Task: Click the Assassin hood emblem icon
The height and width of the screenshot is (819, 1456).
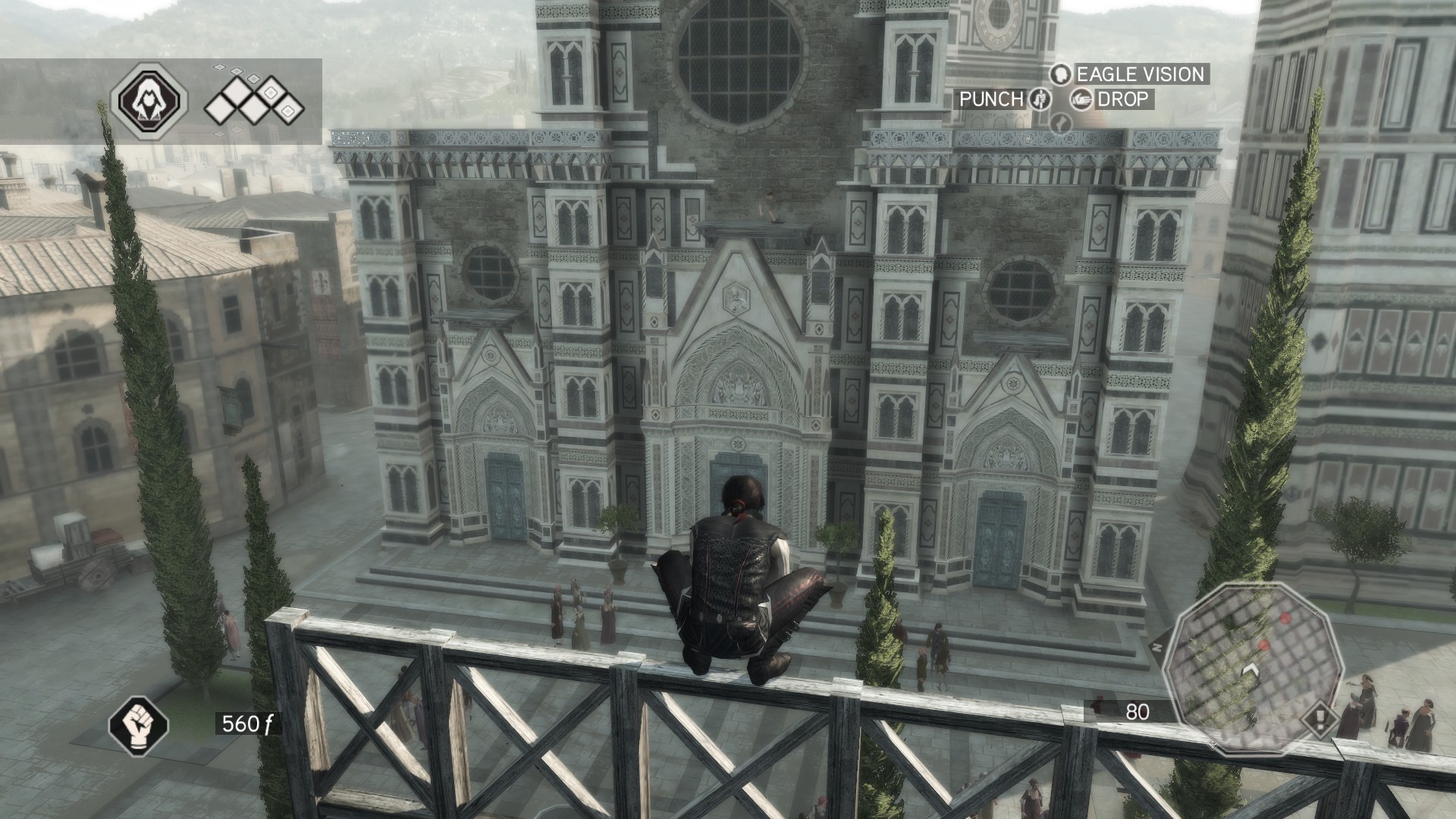Action: click(x=149, y=100)
